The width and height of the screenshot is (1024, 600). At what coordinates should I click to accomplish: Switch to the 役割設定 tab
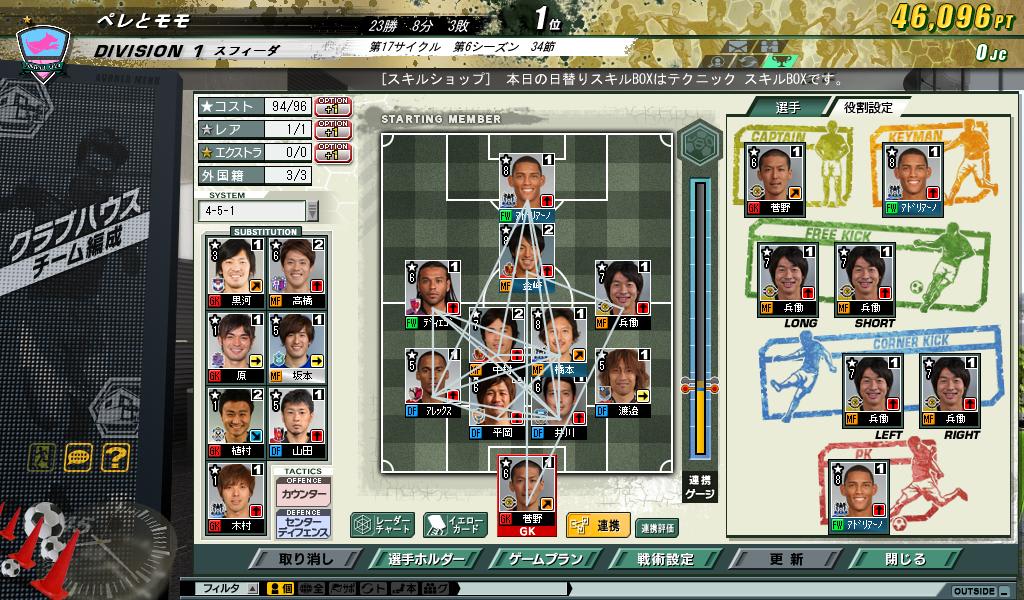point(868,107)
